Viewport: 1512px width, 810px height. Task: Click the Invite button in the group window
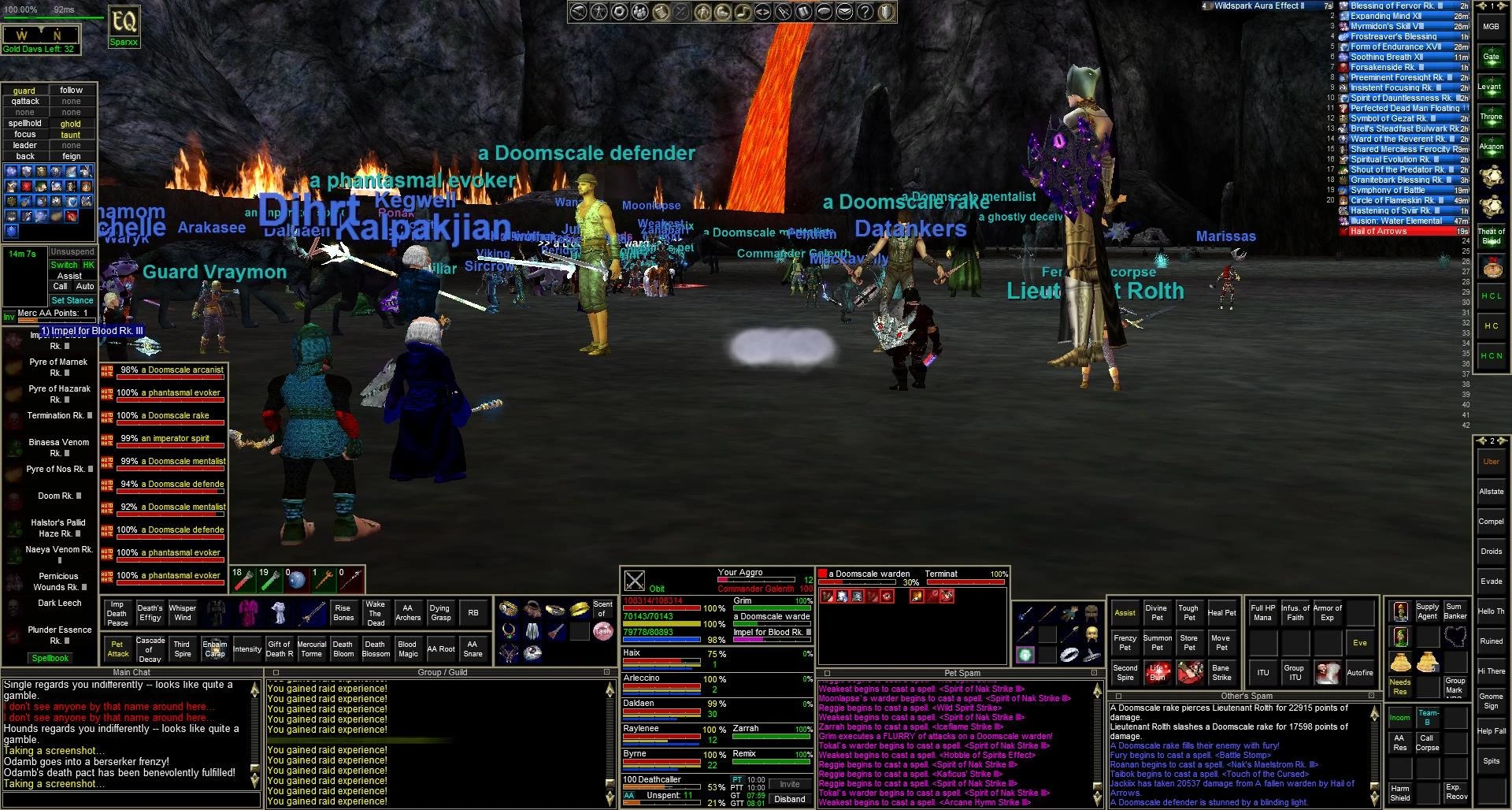coord(790,784)
